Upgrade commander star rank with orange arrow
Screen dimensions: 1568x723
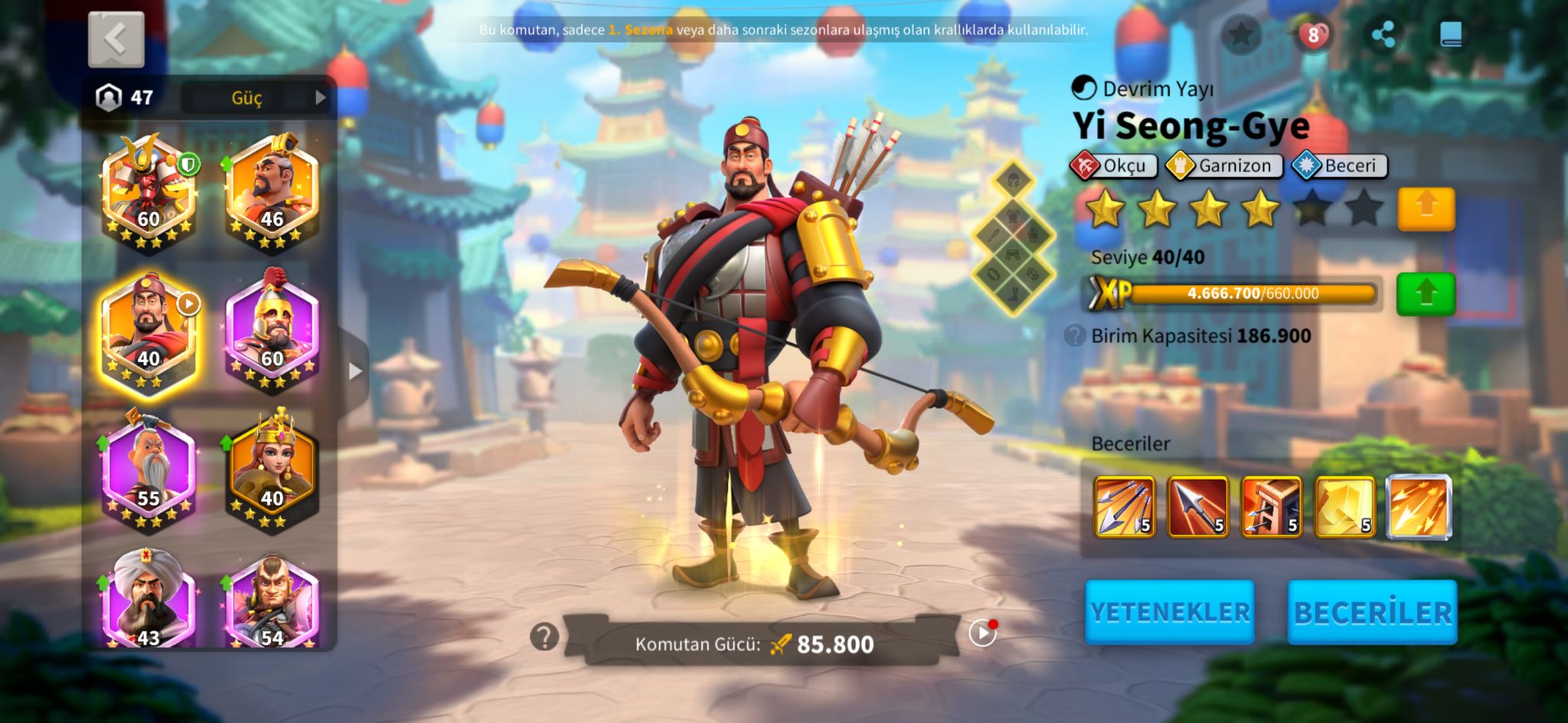click(1426, 208)
